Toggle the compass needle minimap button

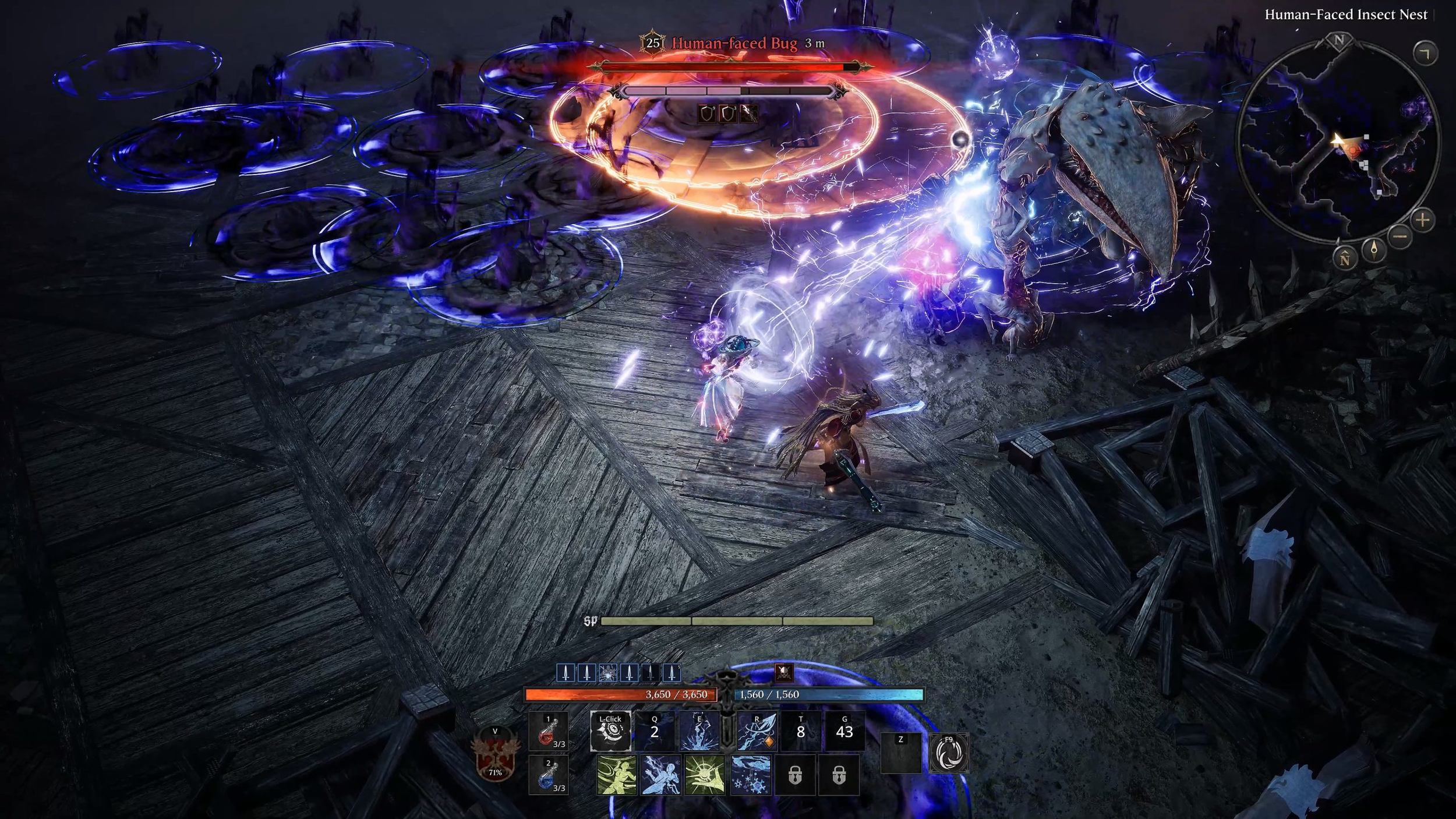click(x=1374, y=250)
